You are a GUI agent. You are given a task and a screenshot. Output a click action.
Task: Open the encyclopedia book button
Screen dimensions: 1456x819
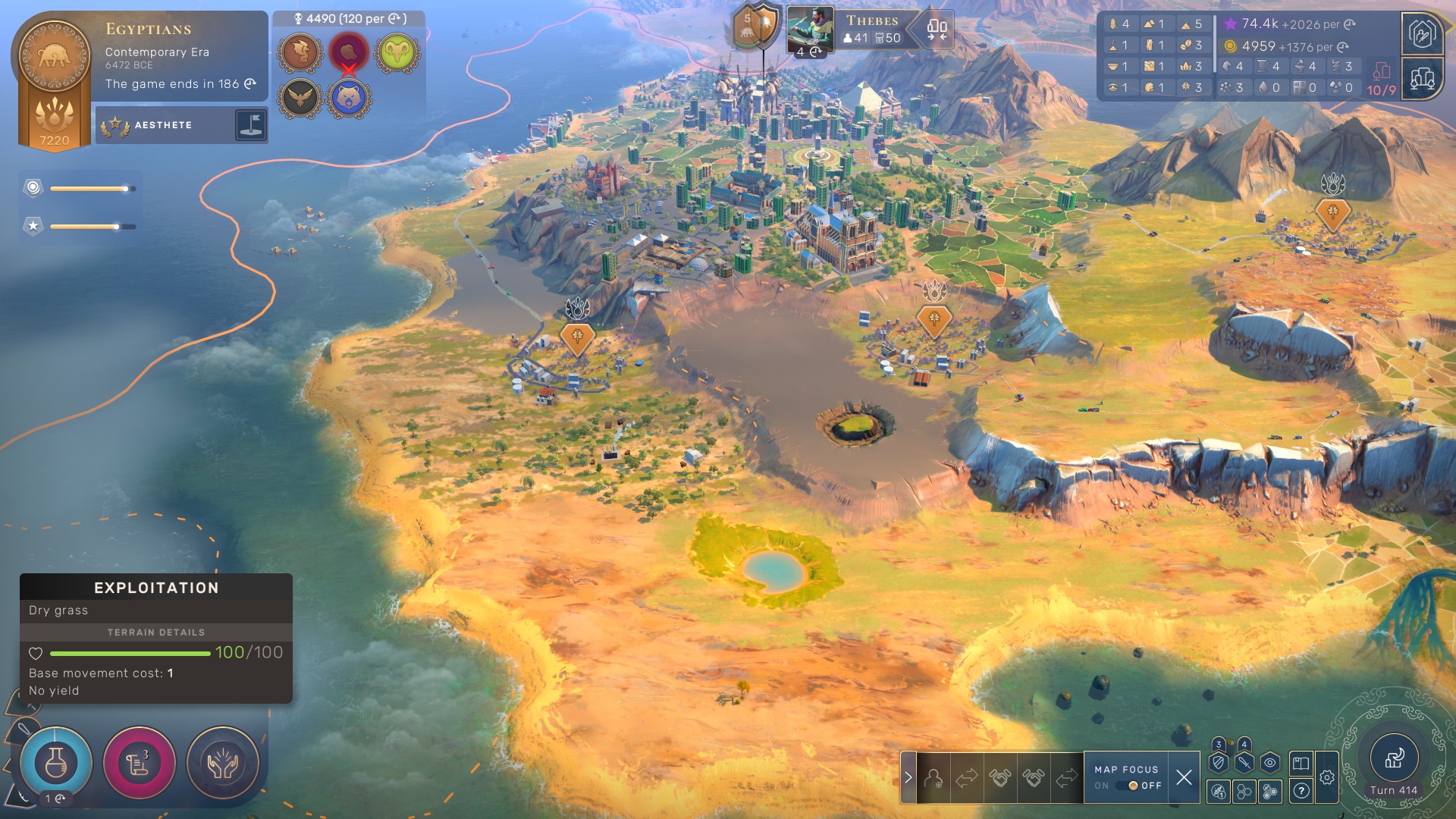coord(1301,764)
